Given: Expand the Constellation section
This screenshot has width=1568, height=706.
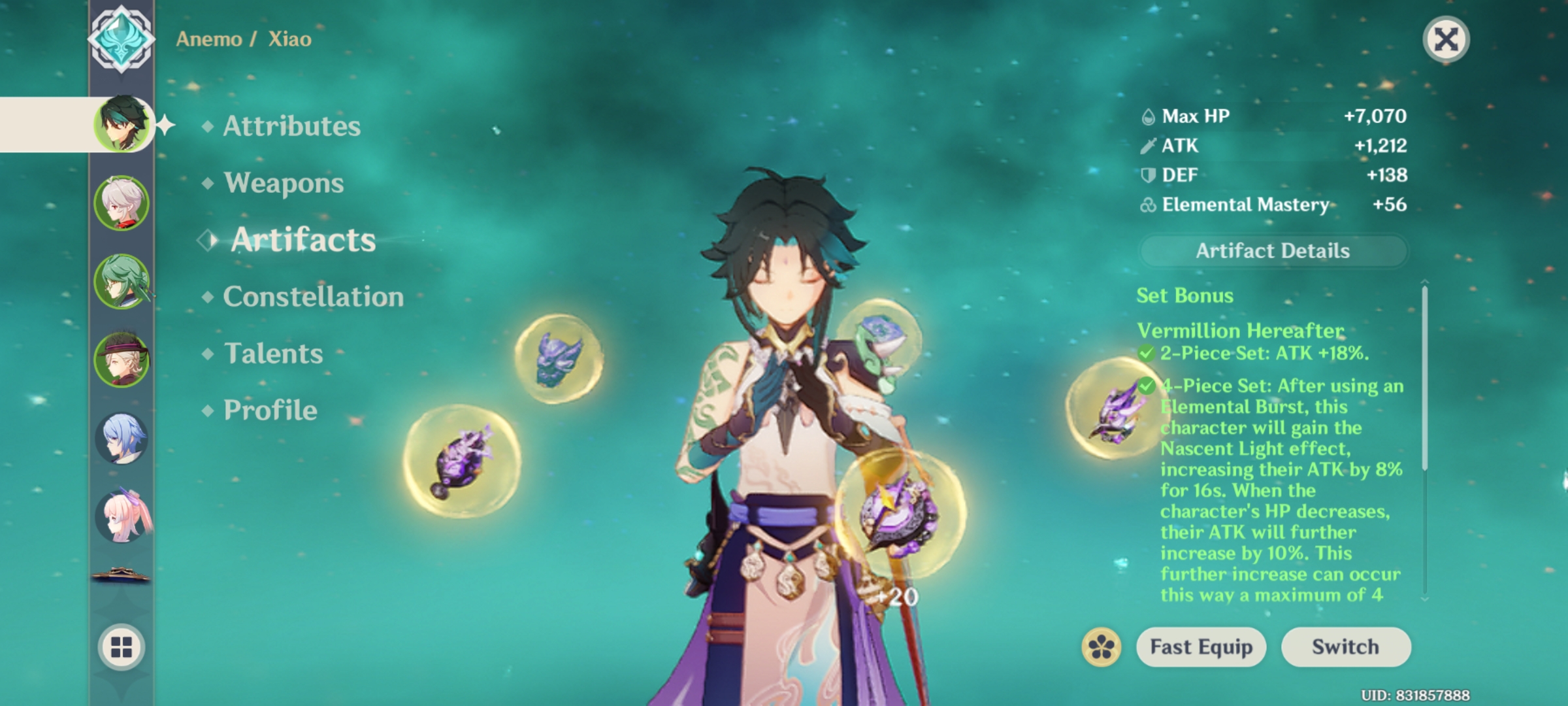Looking at the screenshot, I should click(312, 296).
